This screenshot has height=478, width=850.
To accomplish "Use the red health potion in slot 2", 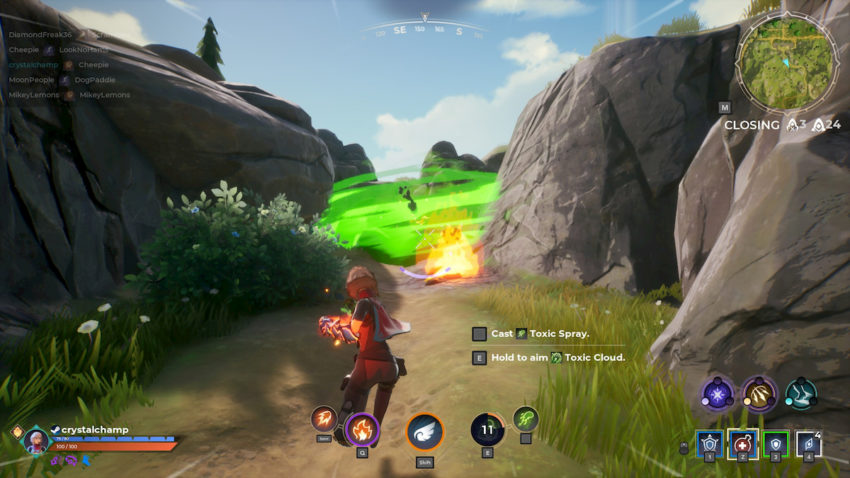I will (742, 443).
